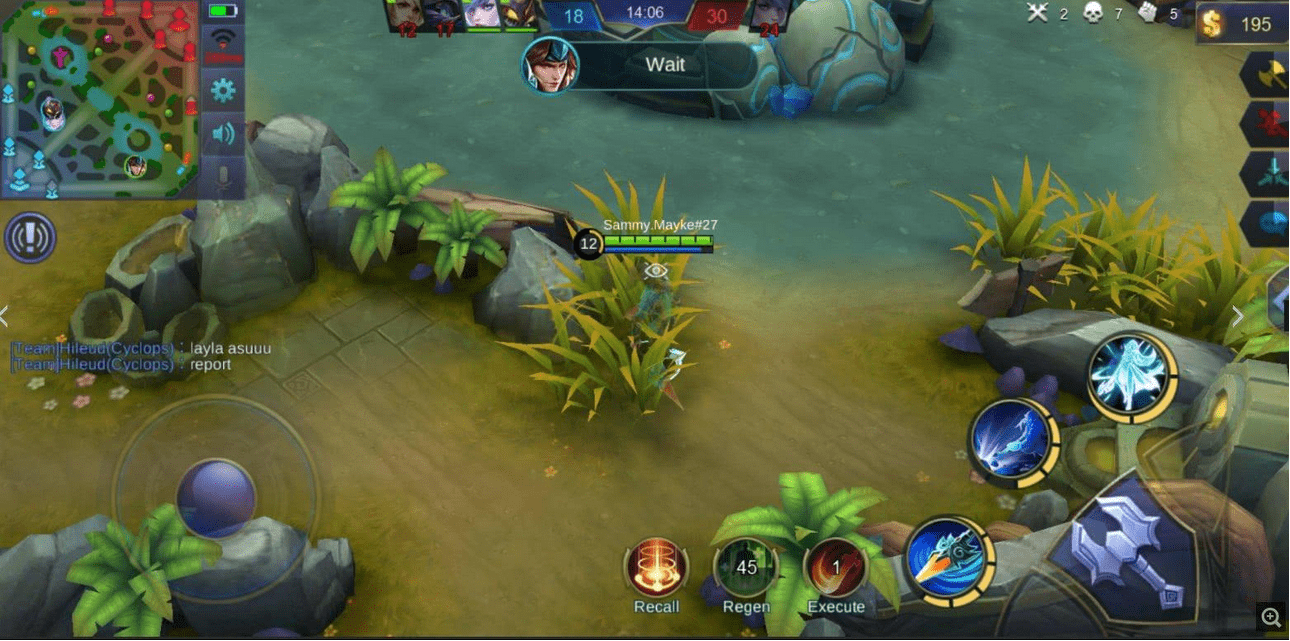
Task: Open the gear settings menu
Action: point(222,90)
